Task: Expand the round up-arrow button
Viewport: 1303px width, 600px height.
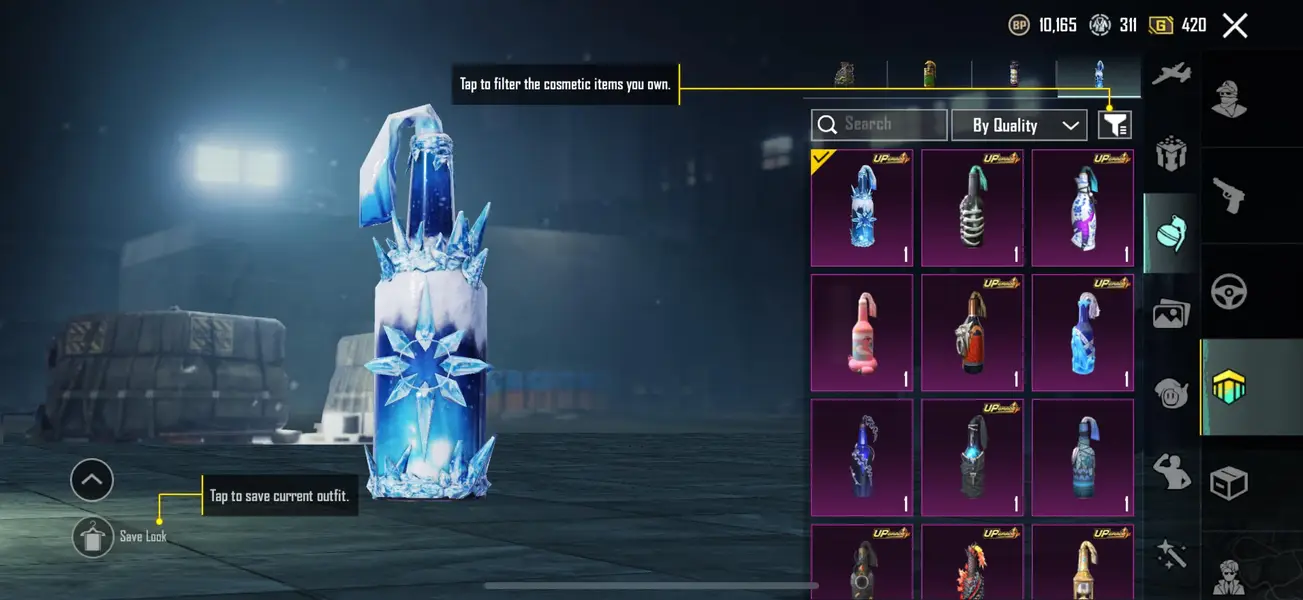Action: click(92, 481)
